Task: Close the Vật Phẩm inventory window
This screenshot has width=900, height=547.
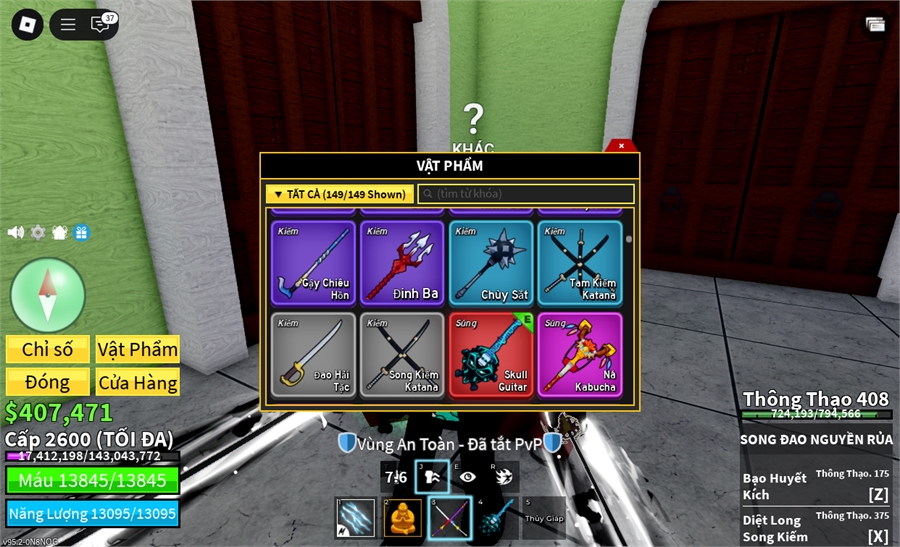Action: 621,146
